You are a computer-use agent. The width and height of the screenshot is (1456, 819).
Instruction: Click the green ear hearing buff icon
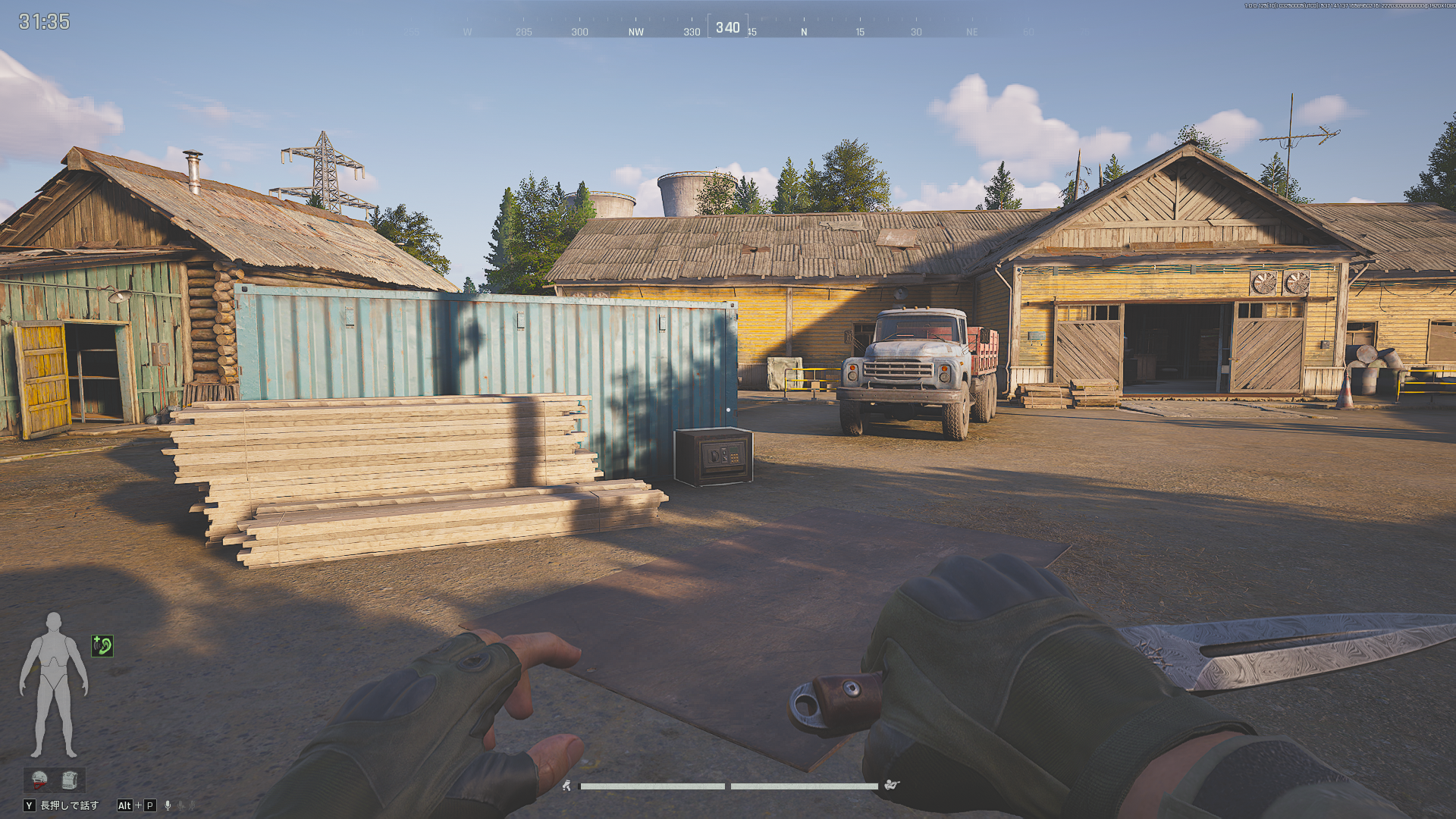(x=102, y=646)
